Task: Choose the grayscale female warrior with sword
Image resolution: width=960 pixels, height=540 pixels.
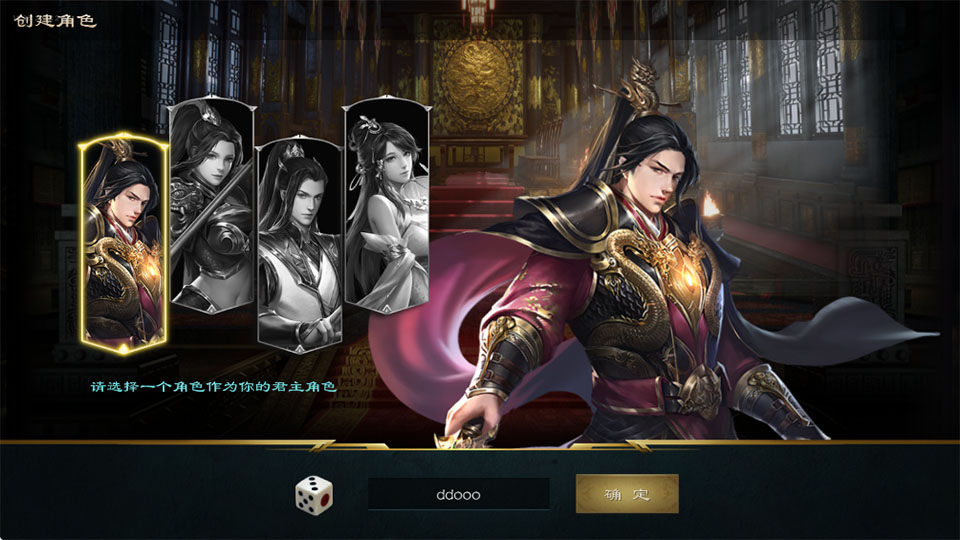Action: click(209, 205)
